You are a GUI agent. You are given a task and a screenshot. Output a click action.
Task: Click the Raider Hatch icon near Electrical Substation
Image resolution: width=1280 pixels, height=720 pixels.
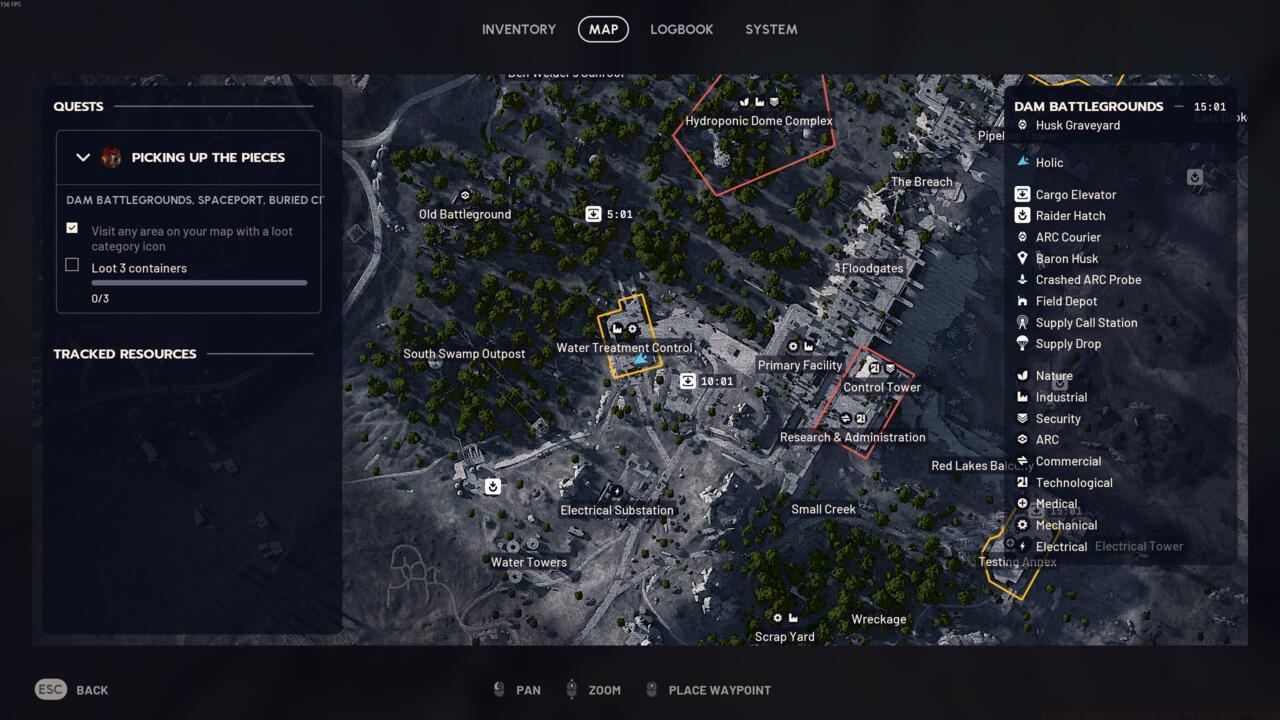(491, 487)
